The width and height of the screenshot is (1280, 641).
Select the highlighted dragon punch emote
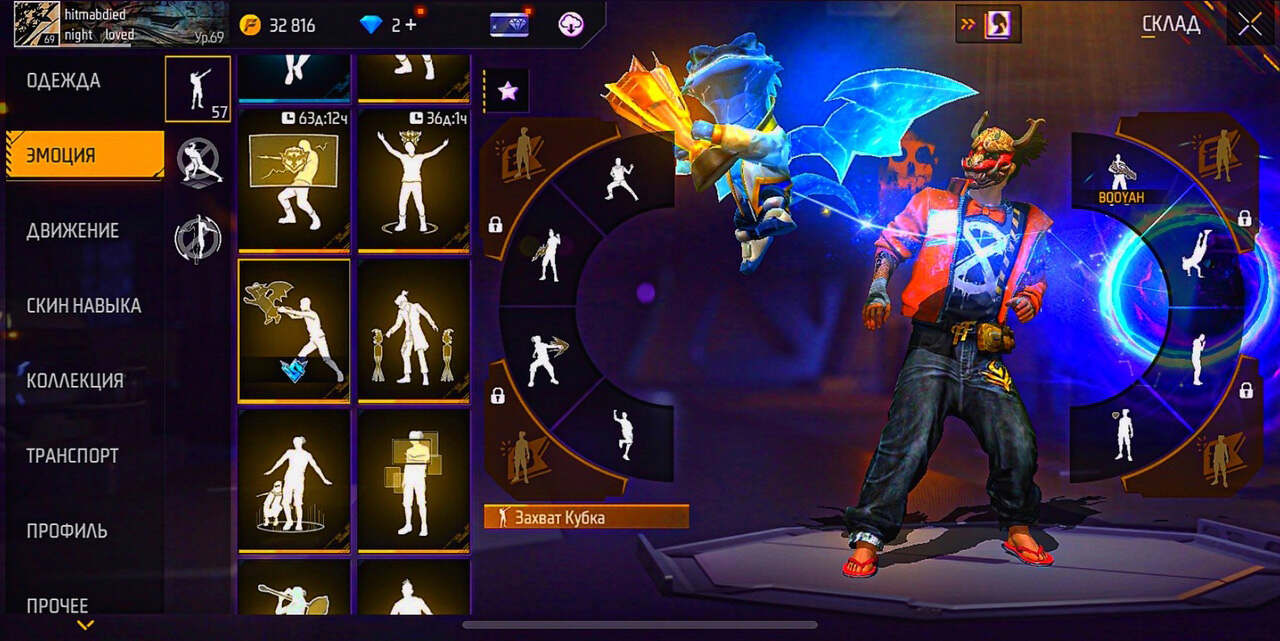coord(294,330)
